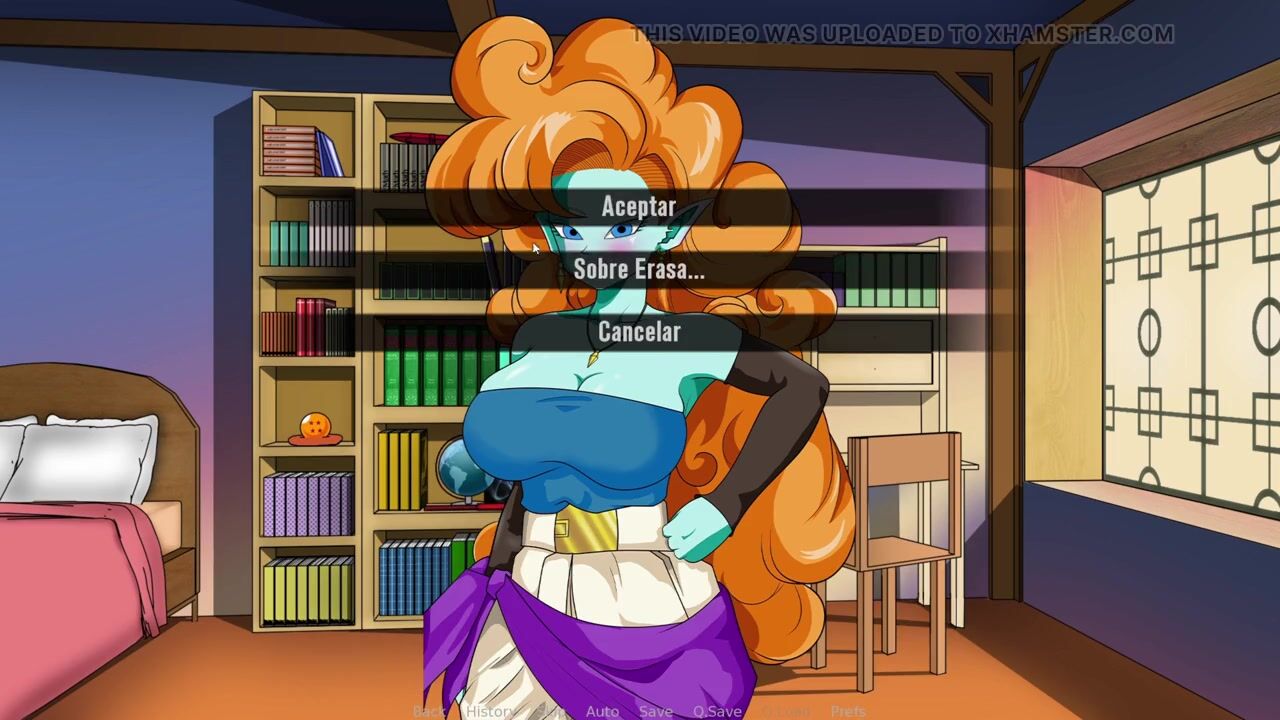This screenshot has height=720, width=1280.
Task: Open the Prefs menu
Action: pyautogui.click(x=848, y=711)
